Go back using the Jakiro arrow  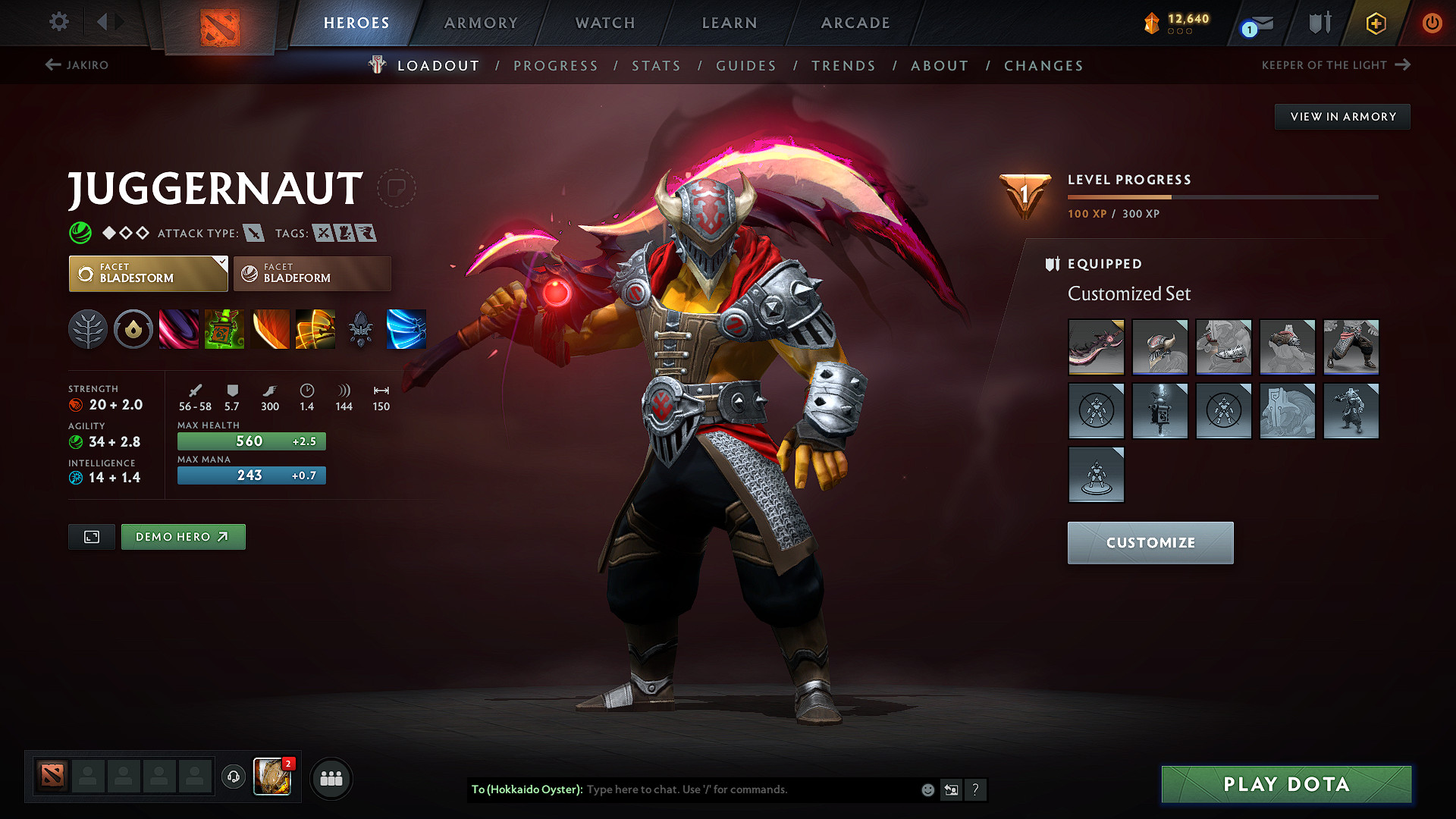[x=52, y=65]
